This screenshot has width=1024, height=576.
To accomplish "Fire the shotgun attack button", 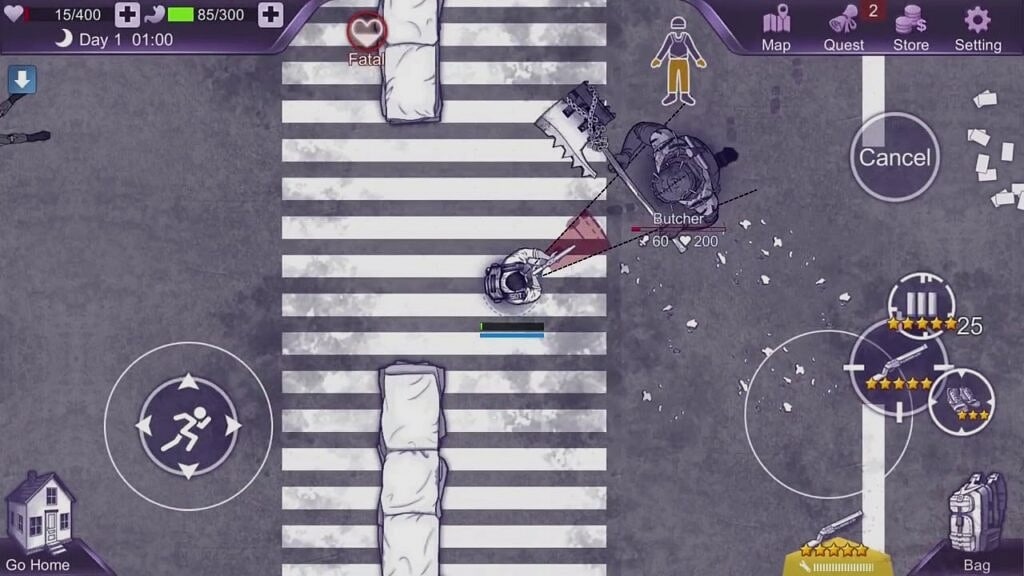I will (897, 368).
